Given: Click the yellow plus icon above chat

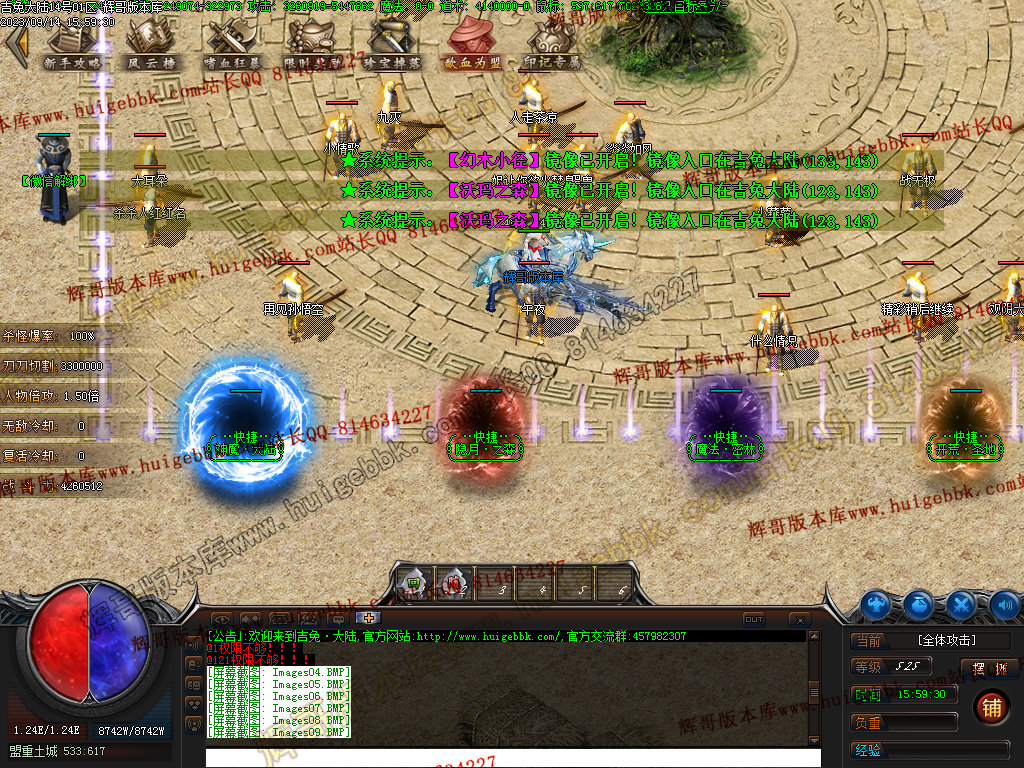Looking at the screenshot, I should point(368,618).
